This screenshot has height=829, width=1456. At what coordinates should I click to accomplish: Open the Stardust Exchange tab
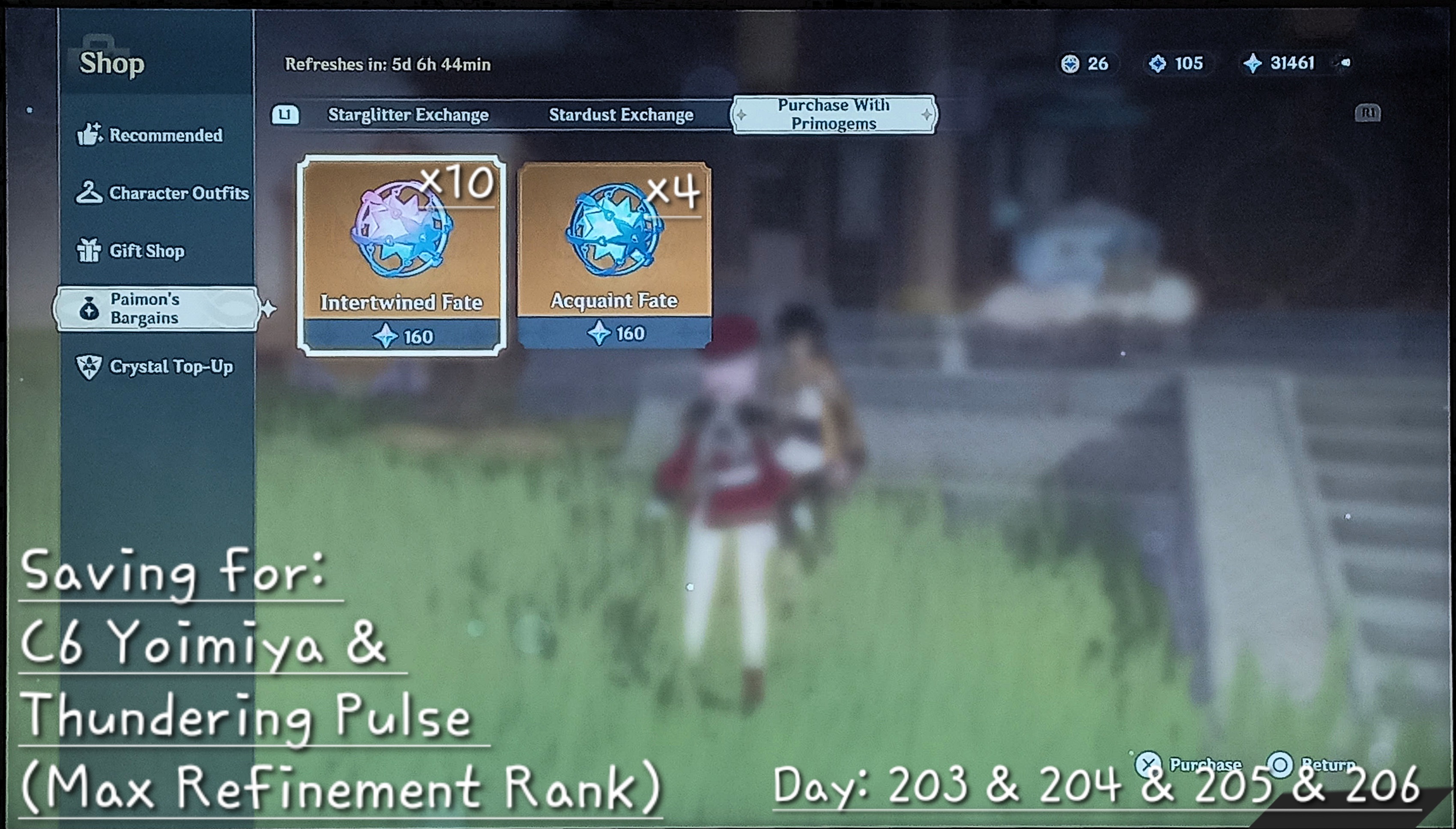[620, 114]
